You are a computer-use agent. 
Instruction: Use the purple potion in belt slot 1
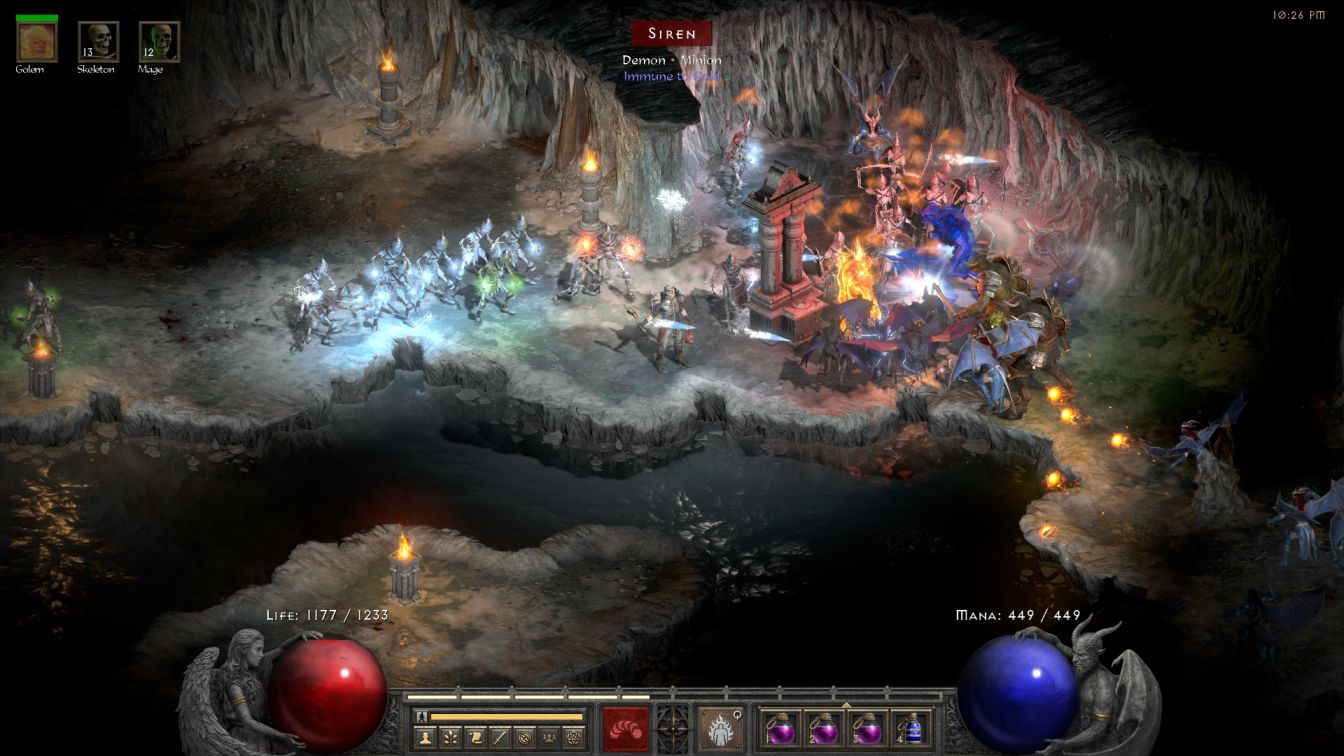tap(780, 728)
